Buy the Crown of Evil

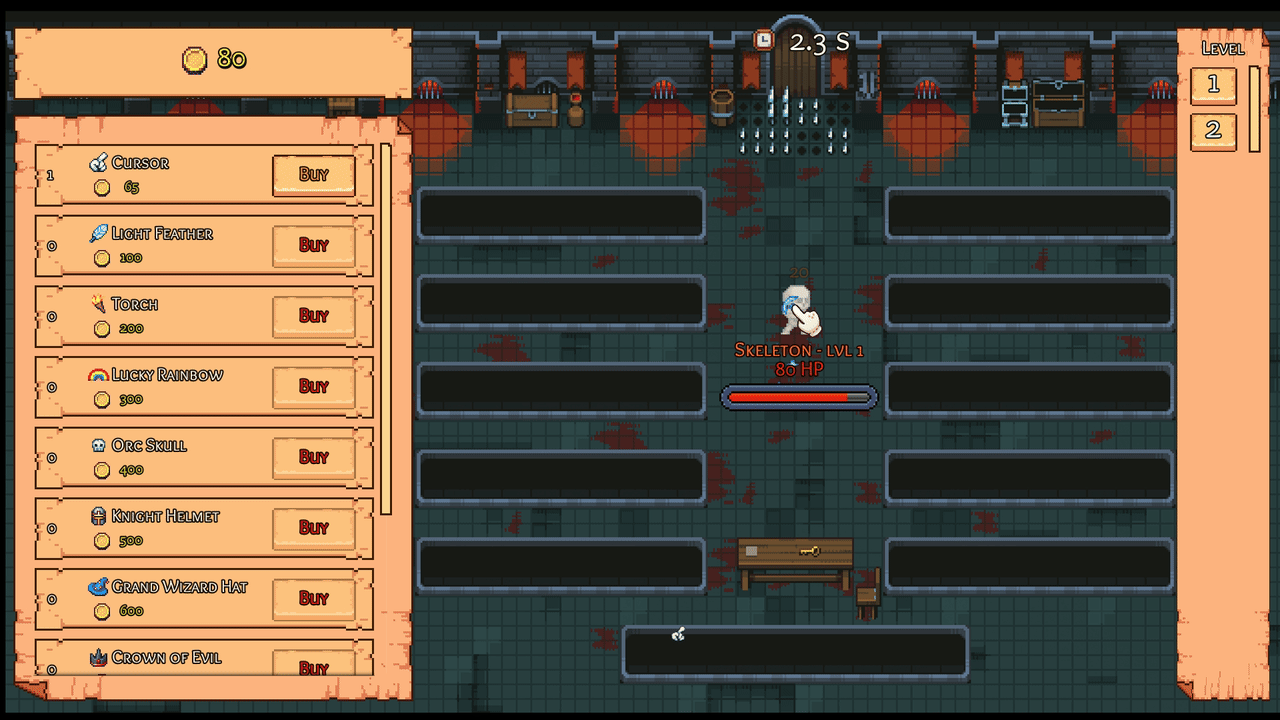[x=313, y=666]
